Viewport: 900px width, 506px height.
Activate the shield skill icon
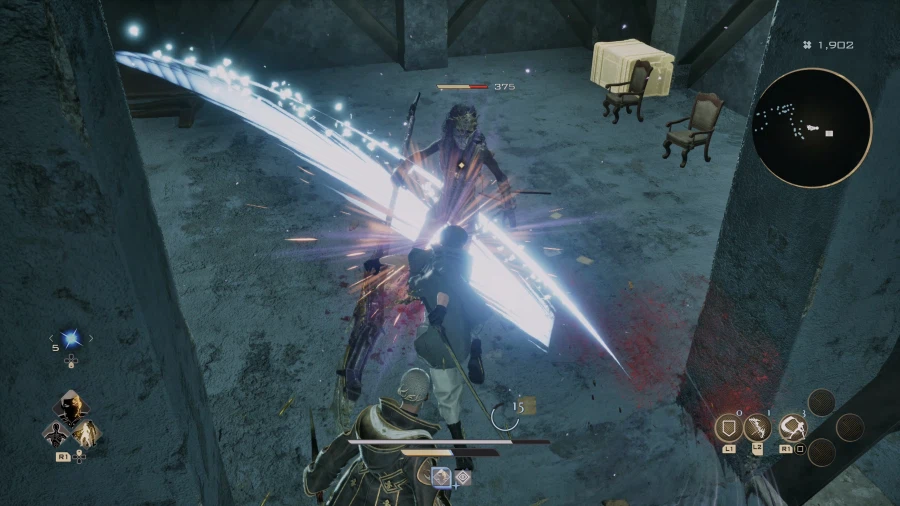pos(728,428)
